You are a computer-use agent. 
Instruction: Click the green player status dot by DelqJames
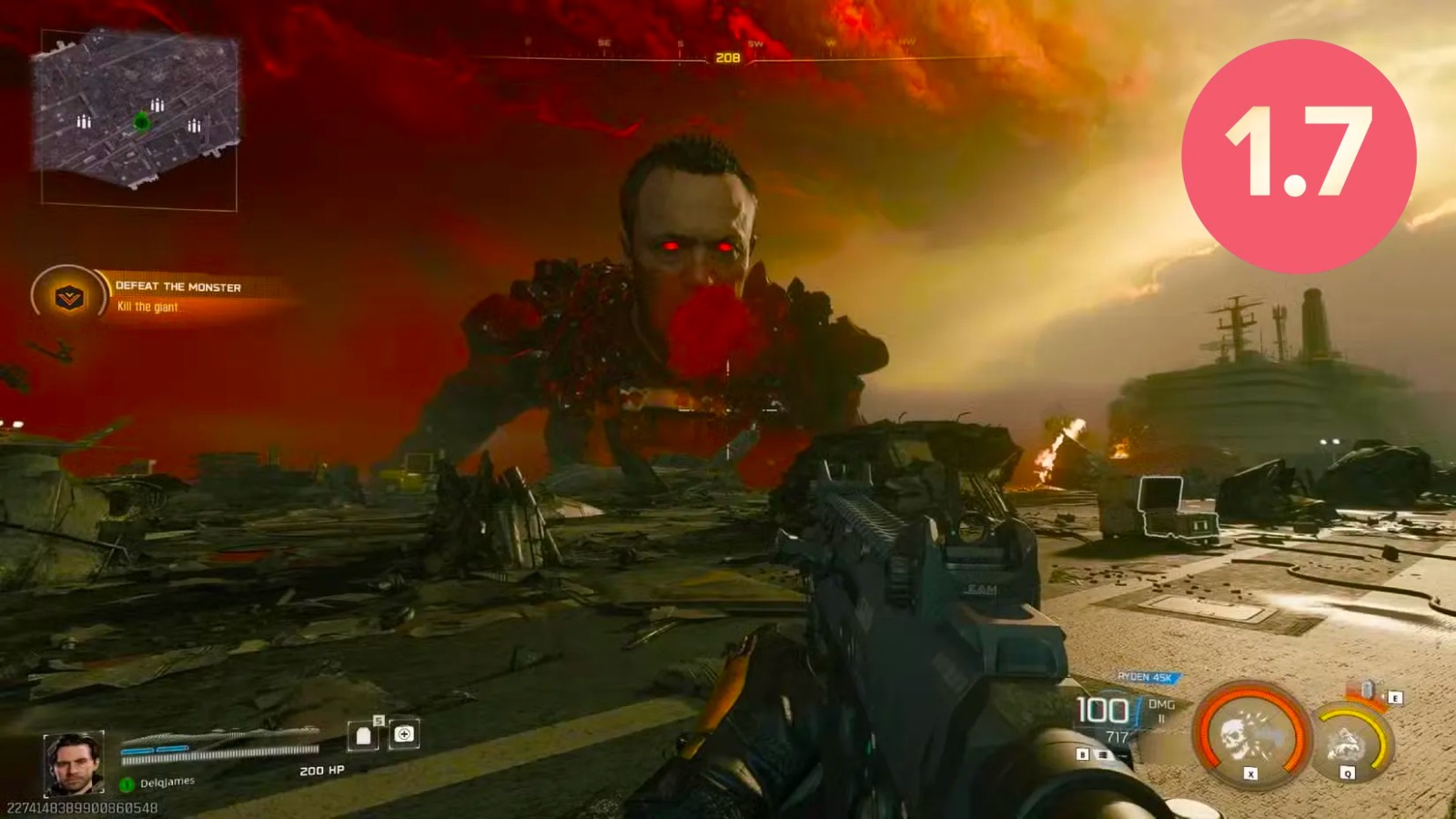(x=127, y=784)
